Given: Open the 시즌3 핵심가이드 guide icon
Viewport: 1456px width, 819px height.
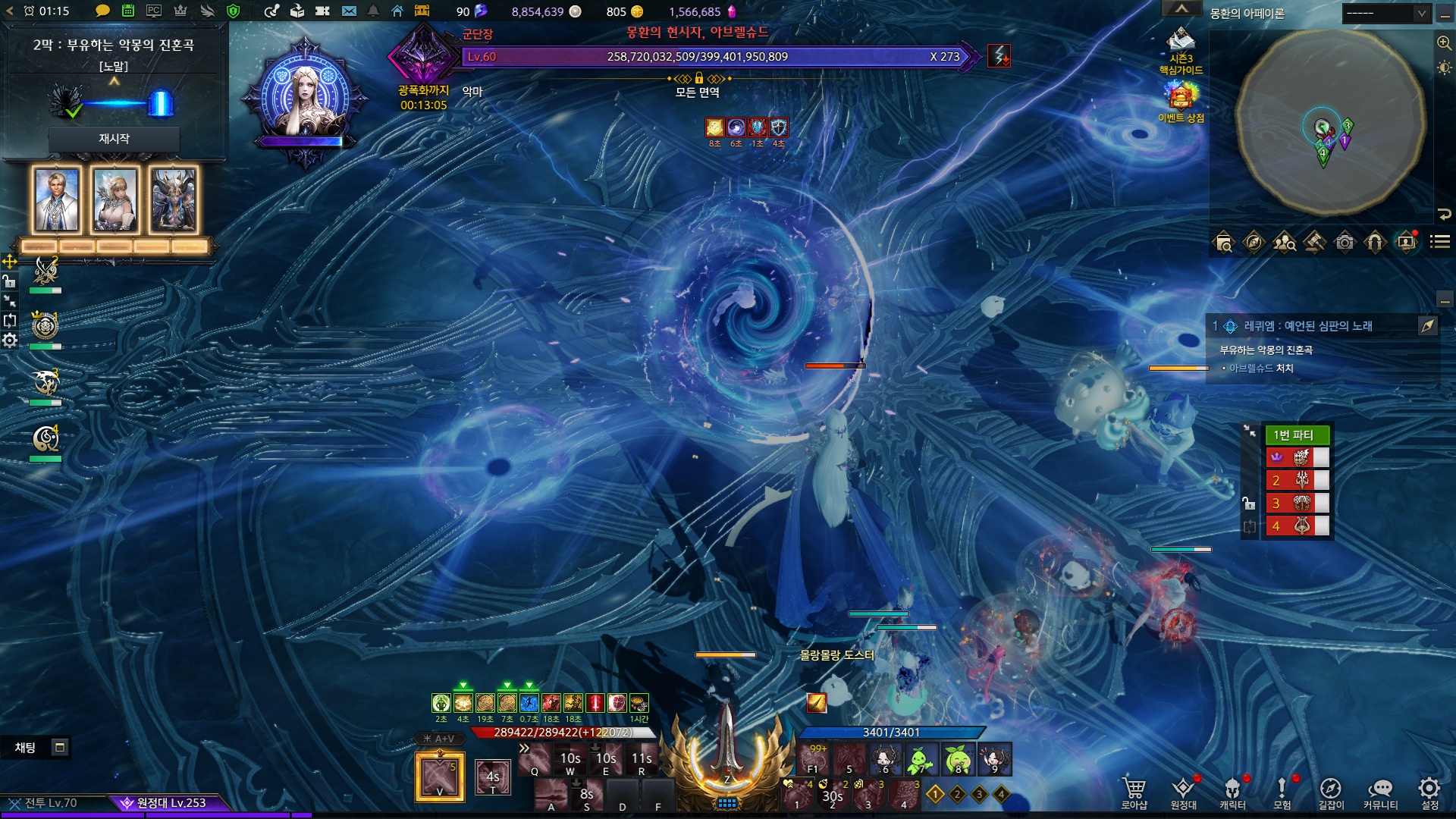Looking at the screenshot, I should click(1181, 50).
